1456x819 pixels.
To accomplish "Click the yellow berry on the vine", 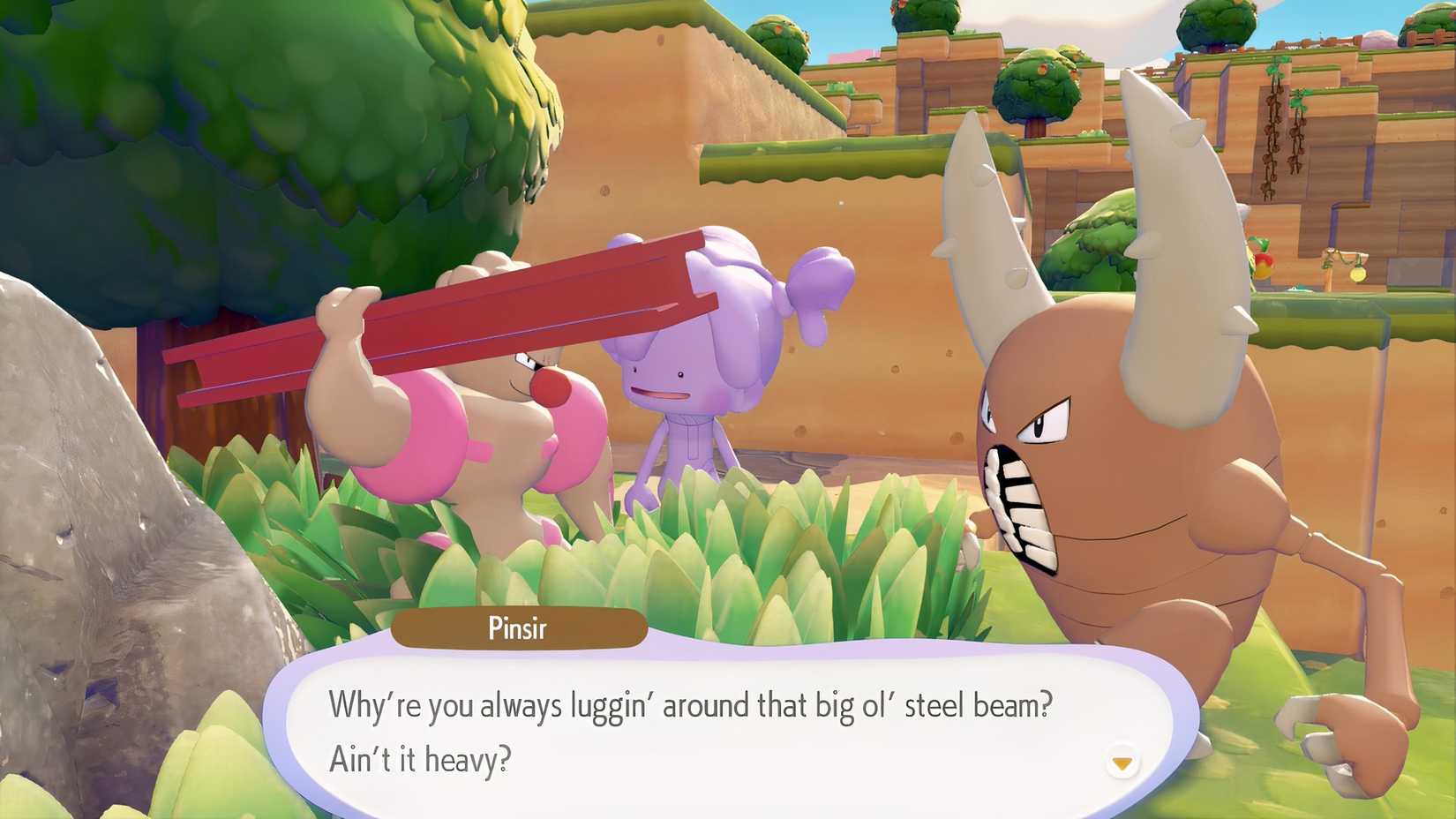I will tap(1359, 275).
